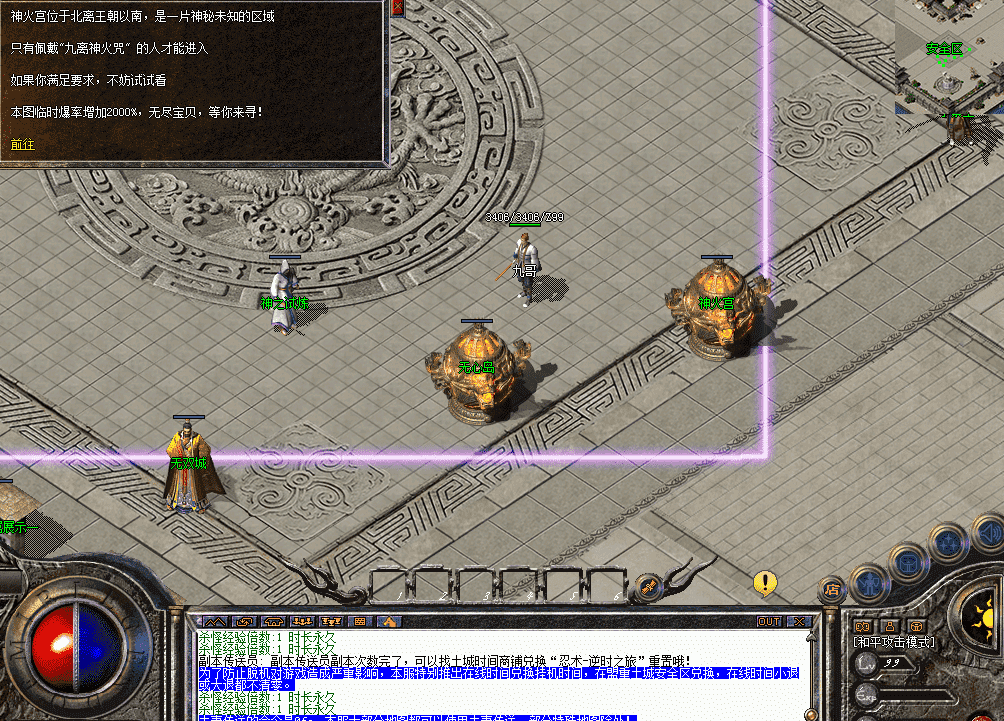
Task: Select the first chat channel button
Action: [212, 621]
